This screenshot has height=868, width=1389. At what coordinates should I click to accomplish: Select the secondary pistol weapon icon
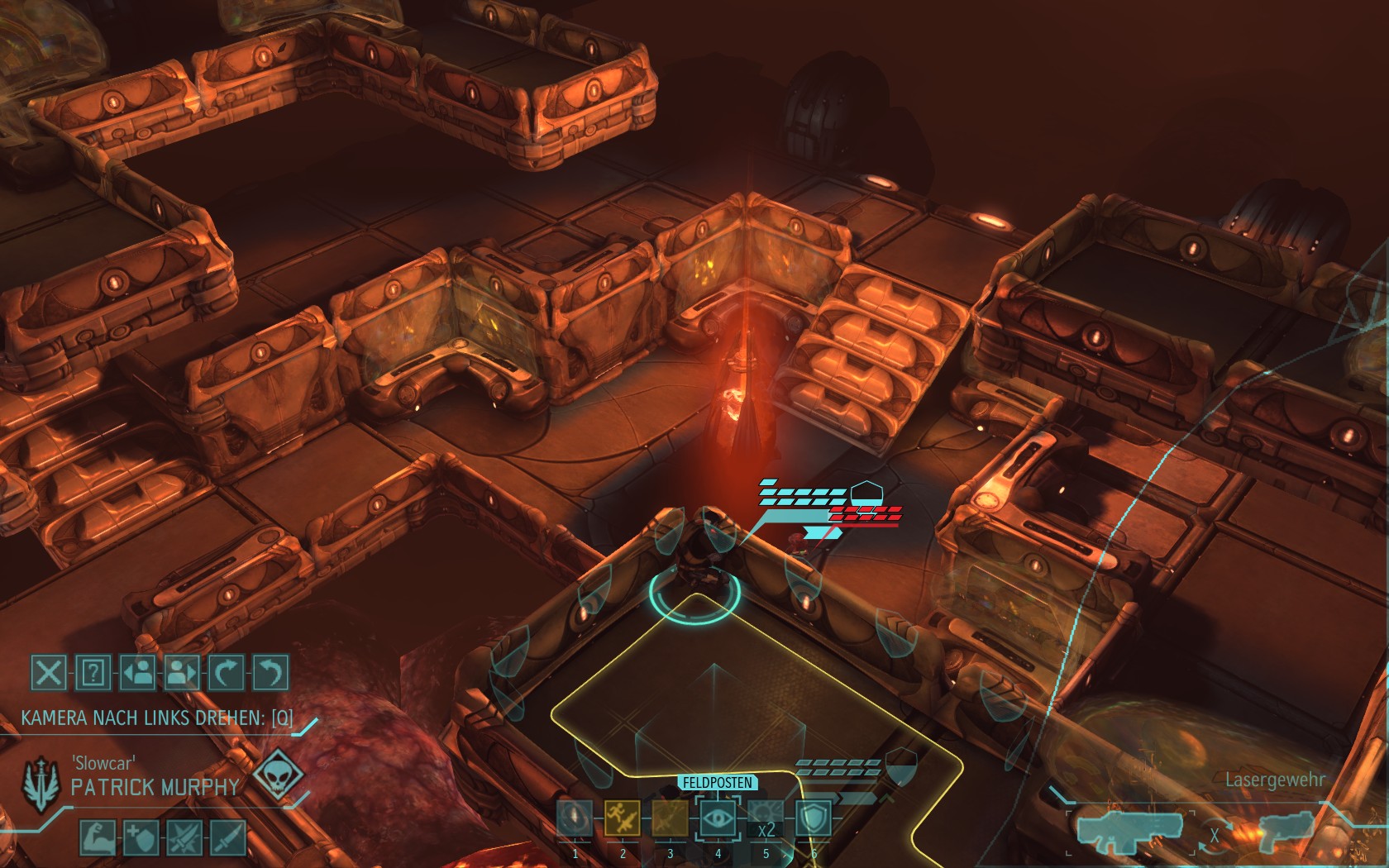1286,831
